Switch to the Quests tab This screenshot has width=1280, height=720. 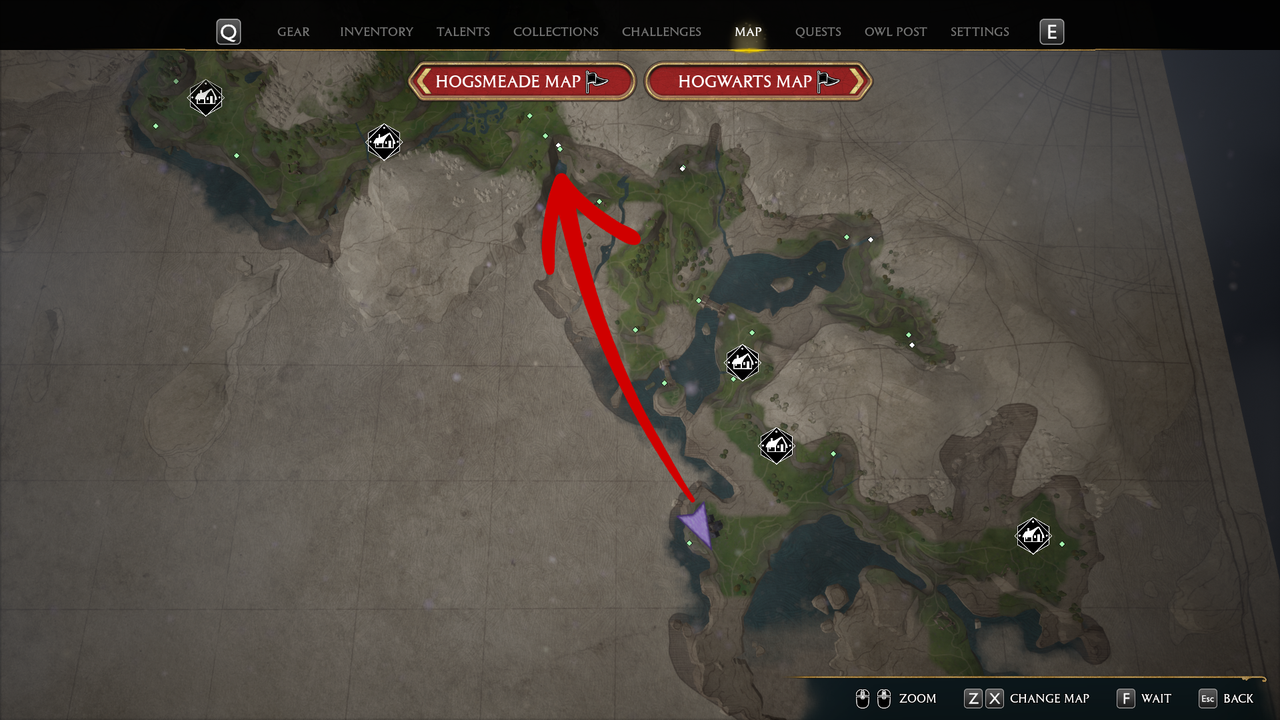click(x=818, y=31)
